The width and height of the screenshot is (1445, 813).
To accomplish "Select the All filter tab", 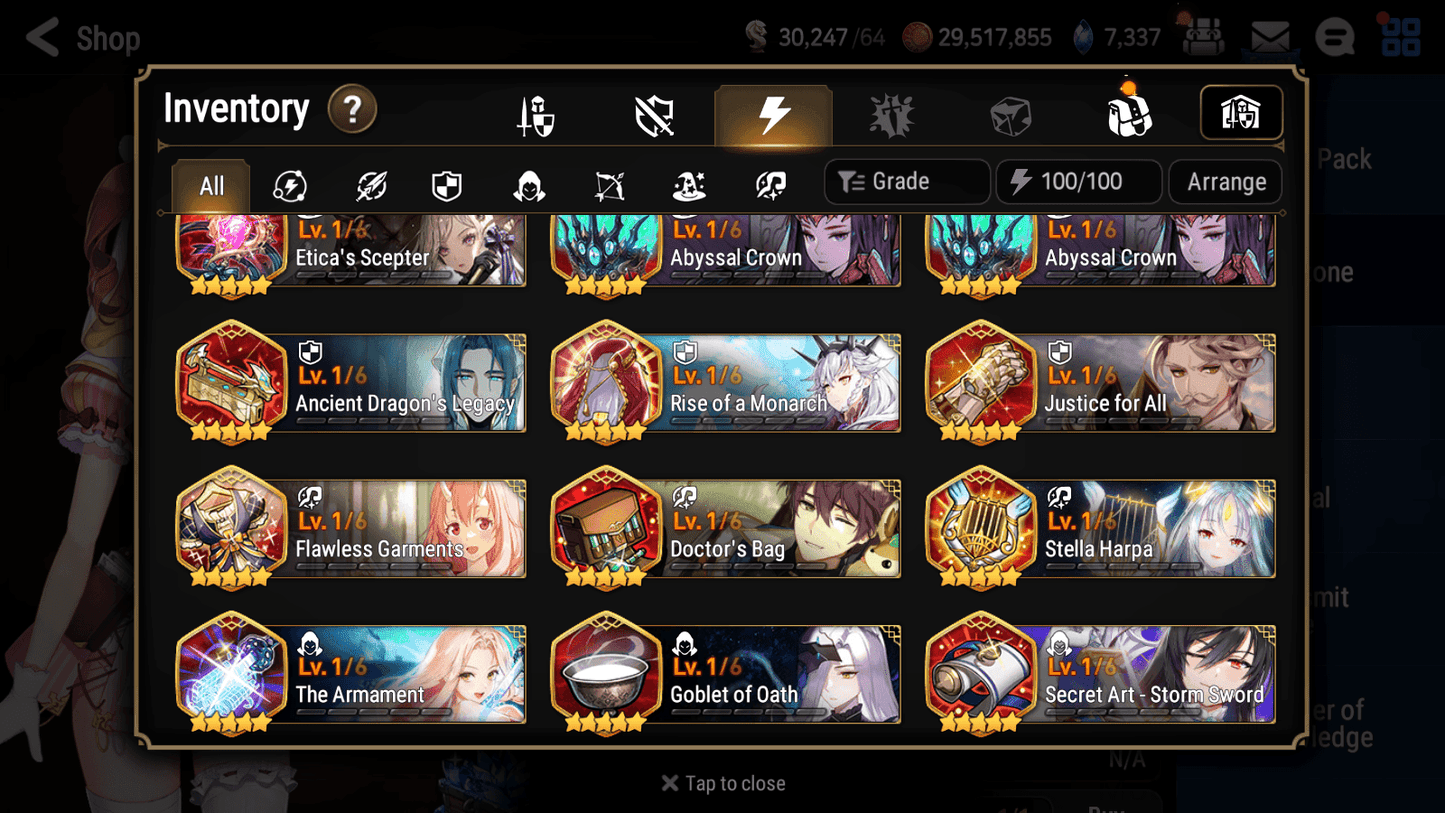I will [x=210, y=184].
